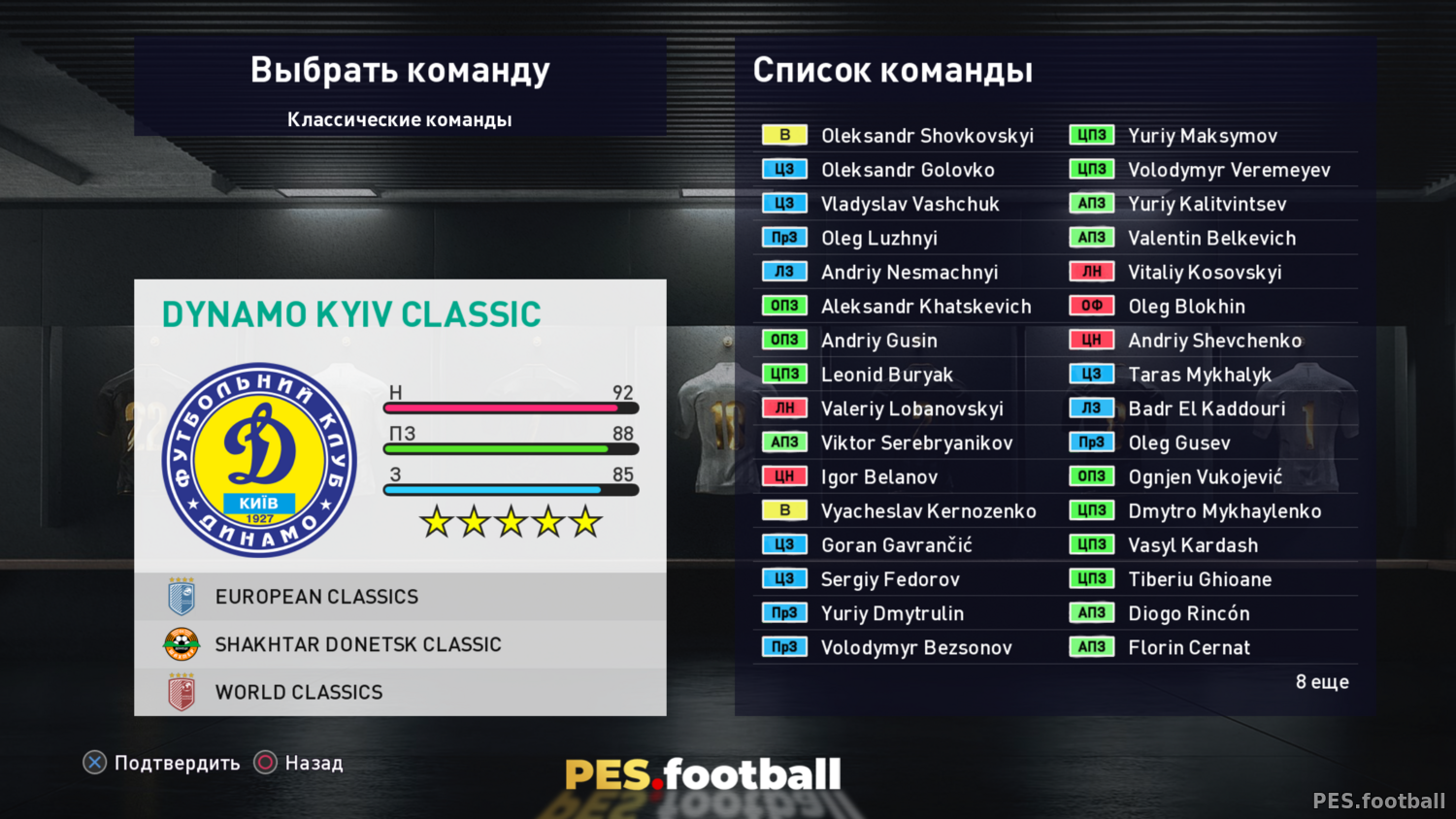Image resolution: width=1456 pixels, height=819 pixels.
Task: Select the European Classics team entry
Action: tap(400, 597)
